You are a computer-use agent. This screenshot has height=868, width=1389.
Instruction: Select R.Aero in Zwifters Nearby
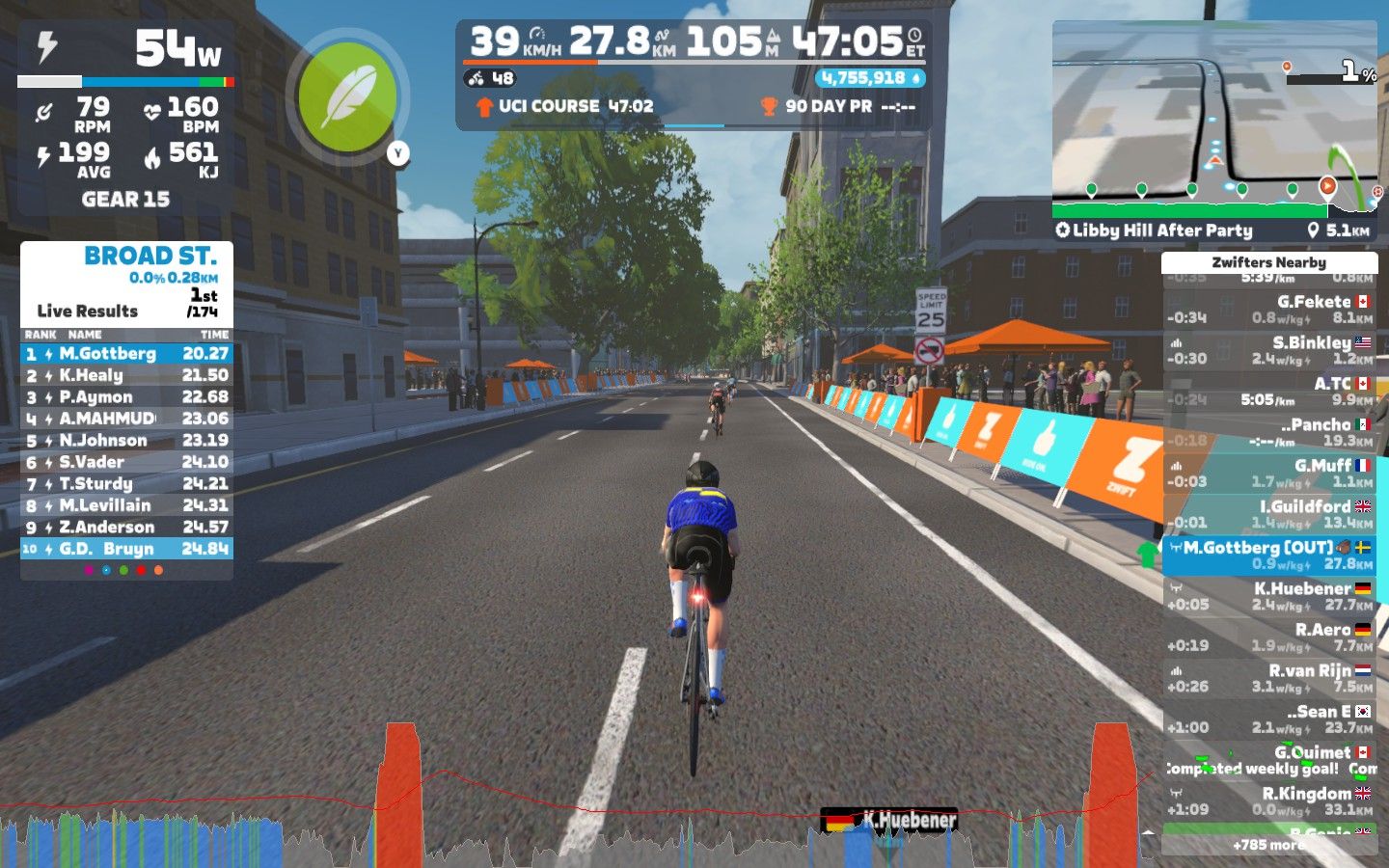[x=1268, y=637]
